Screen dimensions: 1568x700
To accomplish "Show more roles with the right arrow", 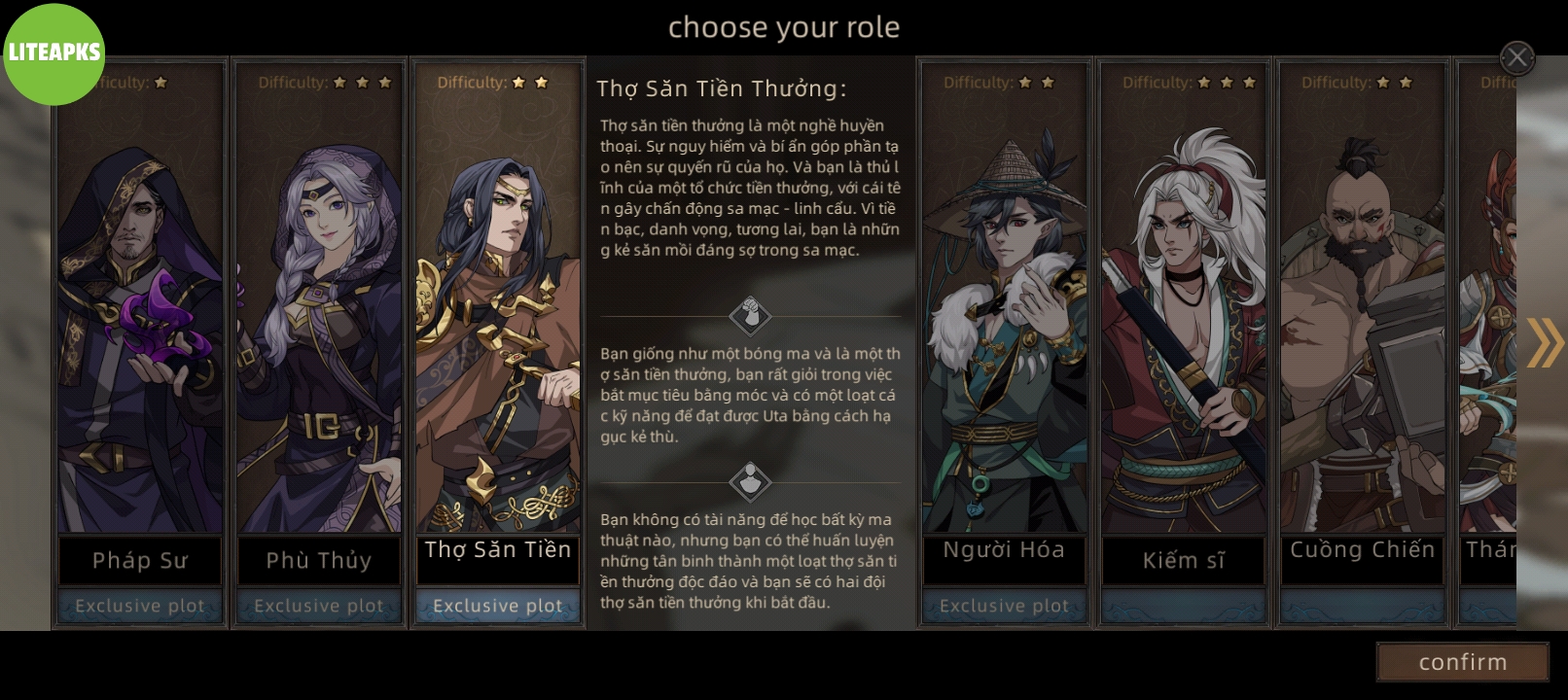I will pyautogui.click(x=1544, y=342).
